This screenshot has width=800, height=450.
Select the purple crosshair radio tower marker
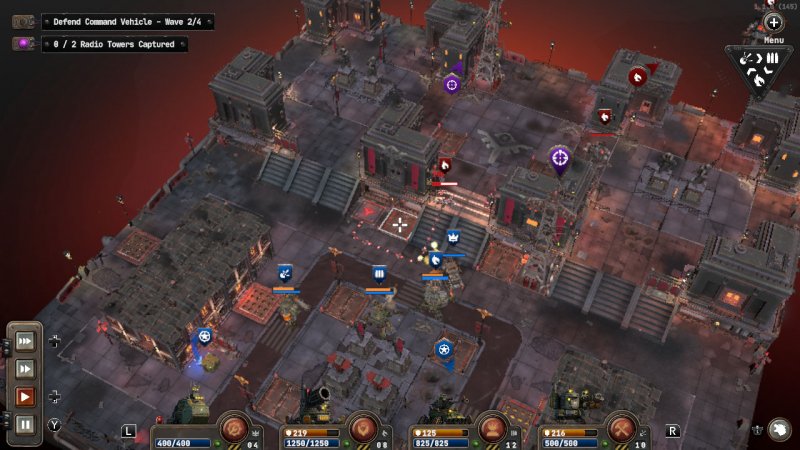tap(560, 157)
